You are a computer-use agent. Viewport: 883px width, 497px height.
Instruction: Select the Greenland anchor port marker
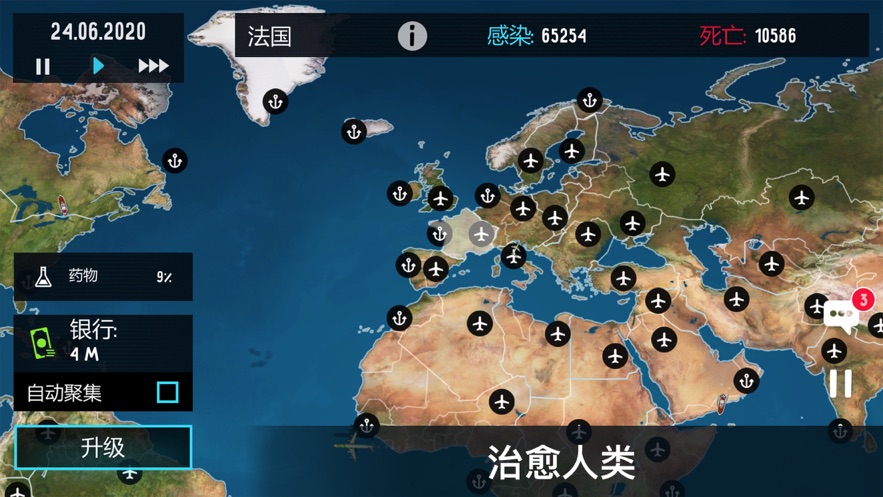(275, 100)
